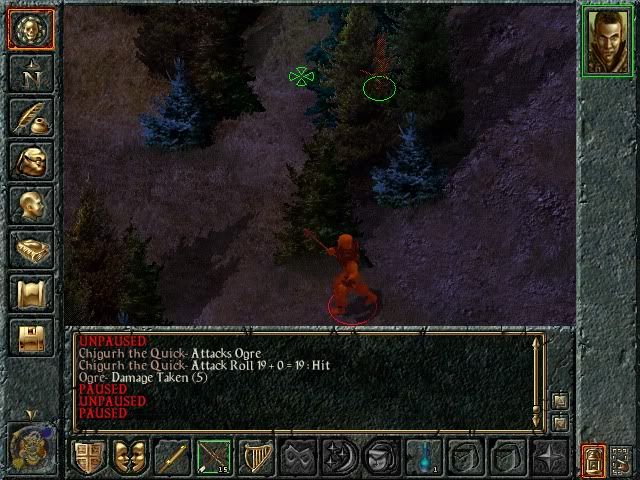
Task: Open the options menu with the chest icon
Action: [30, 337]
